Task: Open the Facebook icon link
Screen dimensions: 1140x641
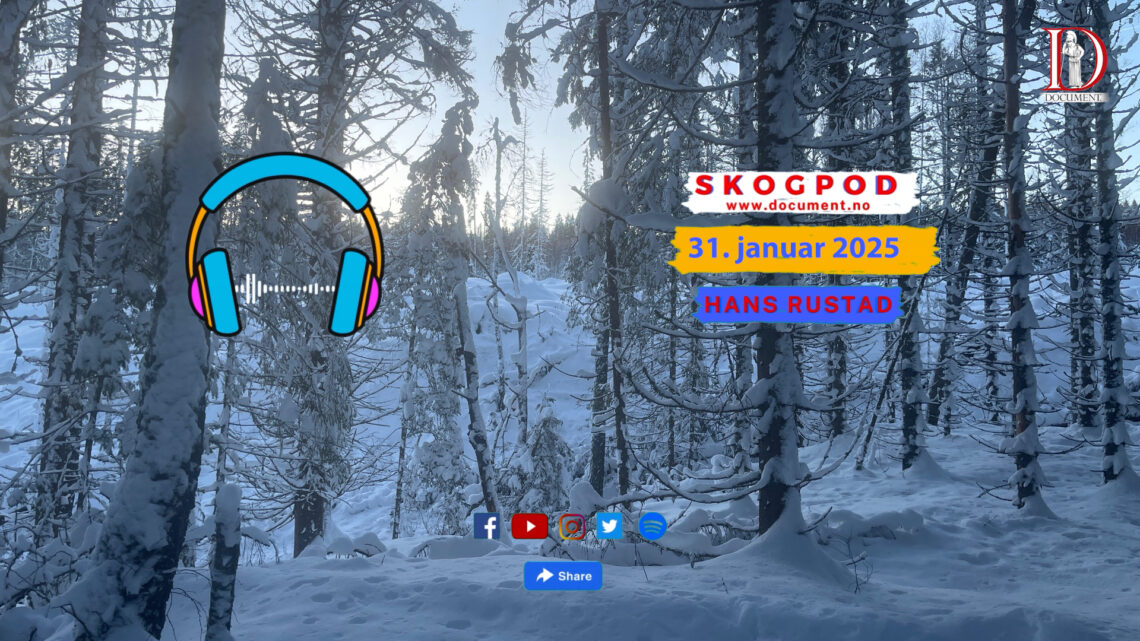Action: [487, 526]
